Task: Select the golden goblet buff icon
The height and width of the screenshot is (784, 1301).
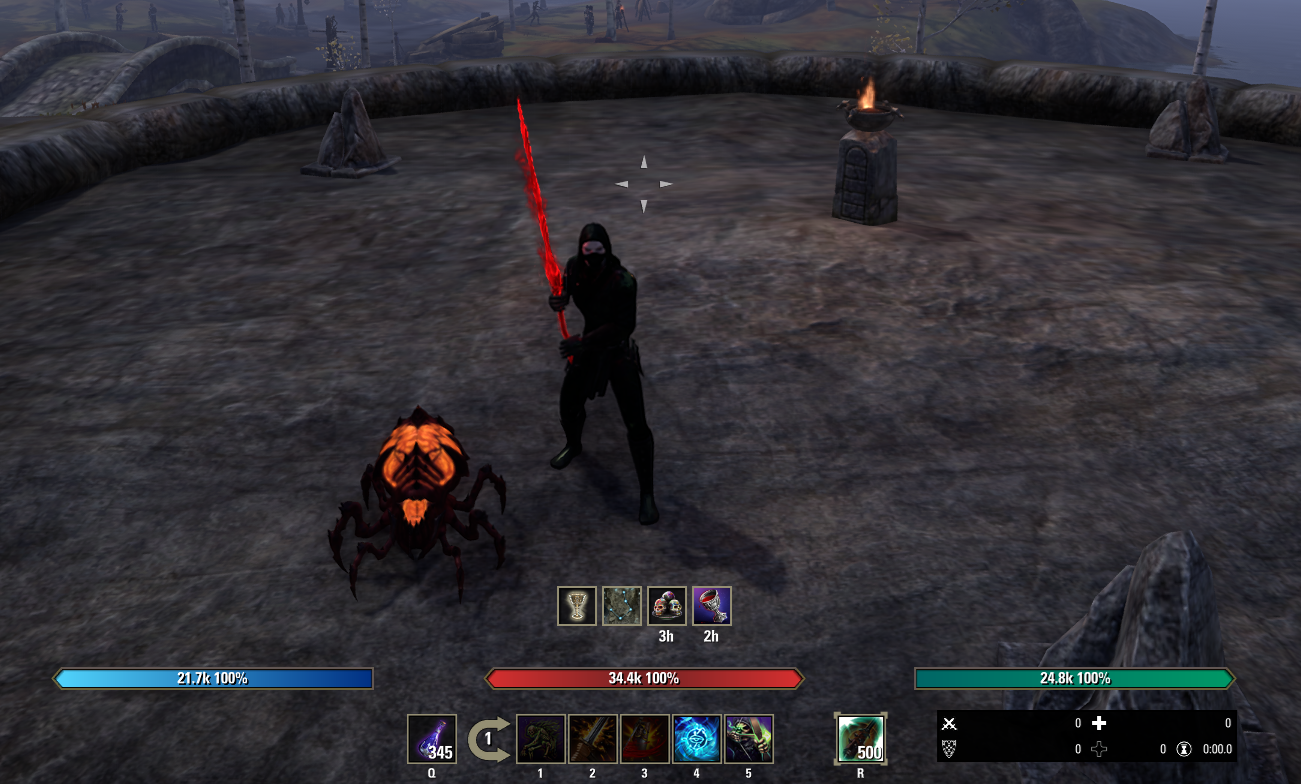Action: [x=577, y=606]
